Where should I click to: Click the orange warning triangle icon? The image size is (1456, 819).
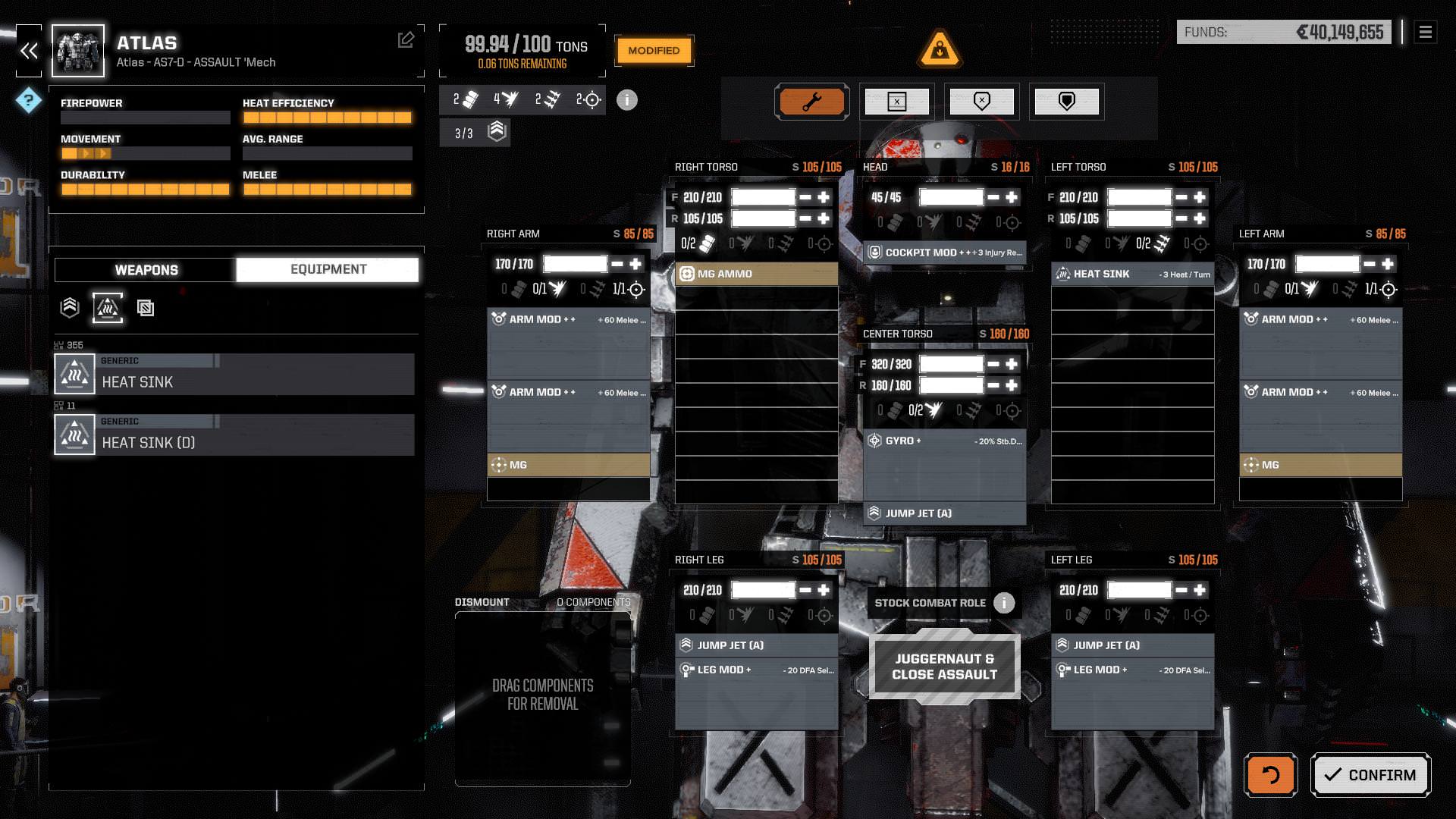coord(940,49)
